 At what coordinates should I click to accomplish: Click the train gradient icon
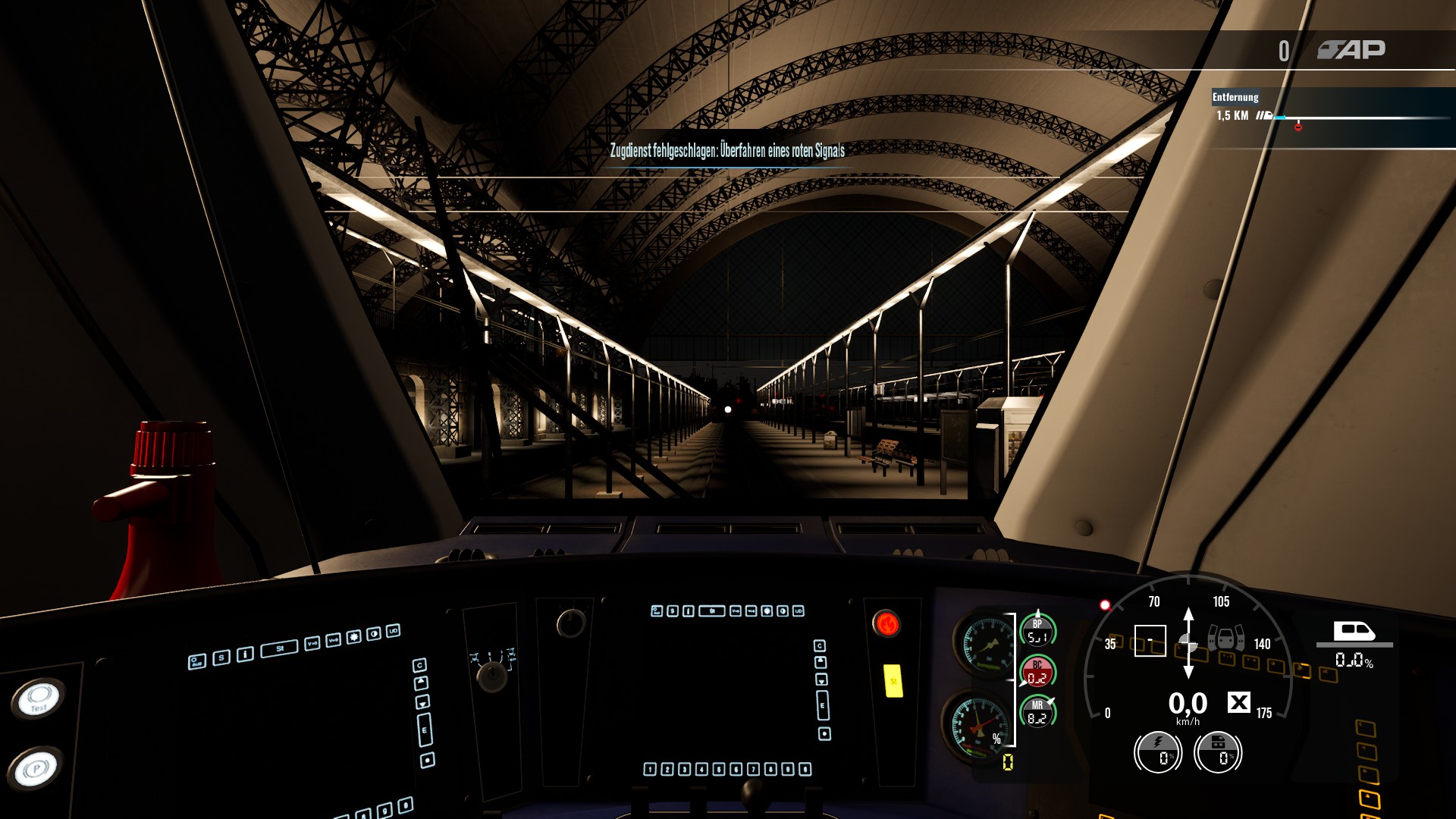[1354, 632]
